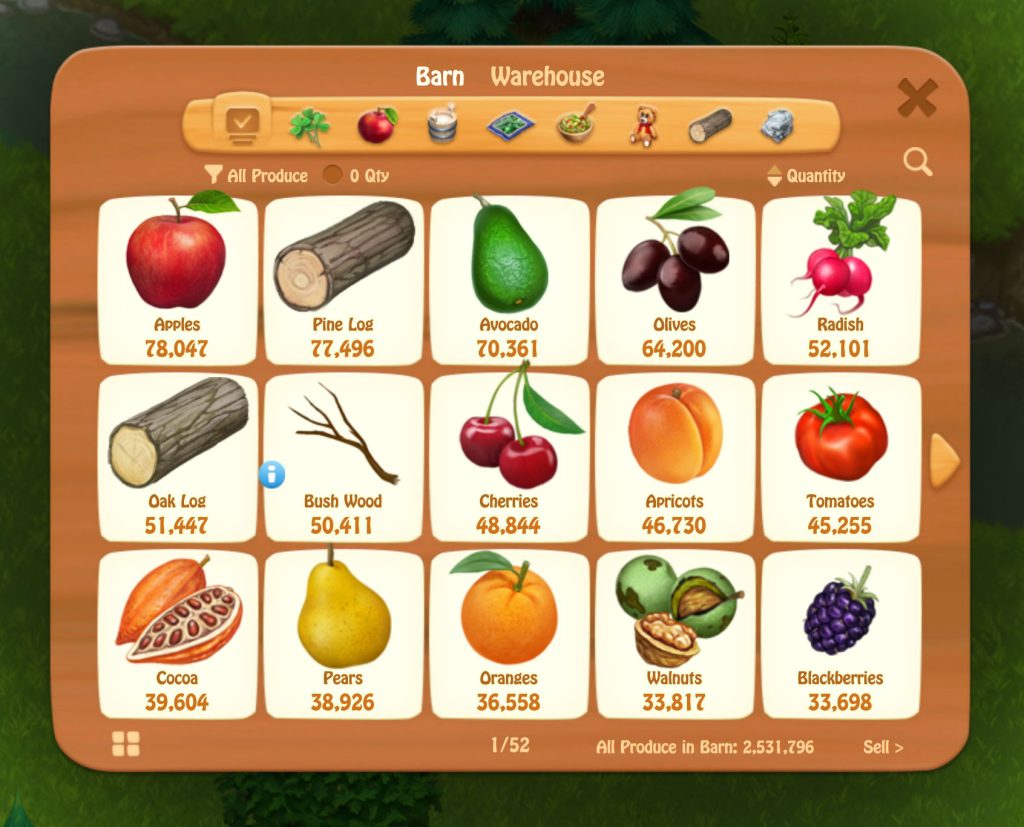Choose the red apple fruit category
This screenshot has width=1024, height=827.
(x=377, y=125)
